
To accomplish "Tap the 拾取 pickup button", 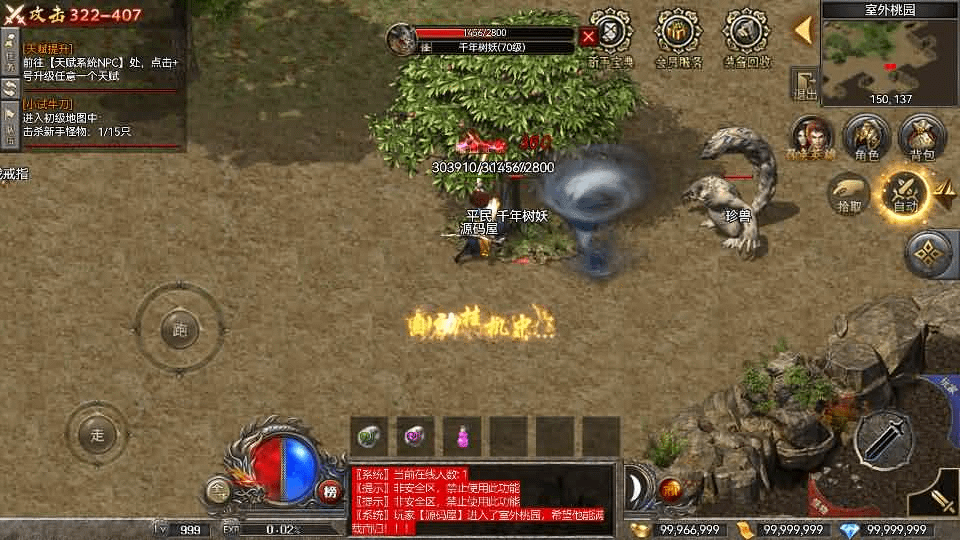I will [x=849, y=193].
